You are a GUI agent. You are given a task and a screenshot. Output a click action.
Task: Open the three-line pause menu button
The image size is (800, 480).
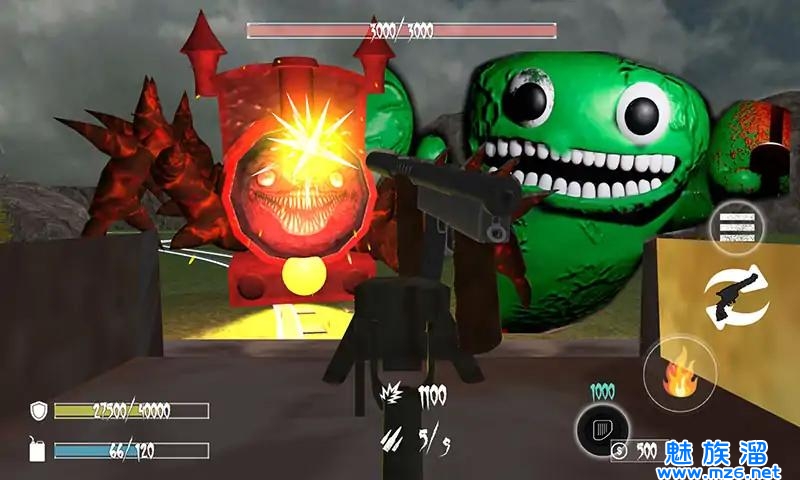click(x=736, y=231)
